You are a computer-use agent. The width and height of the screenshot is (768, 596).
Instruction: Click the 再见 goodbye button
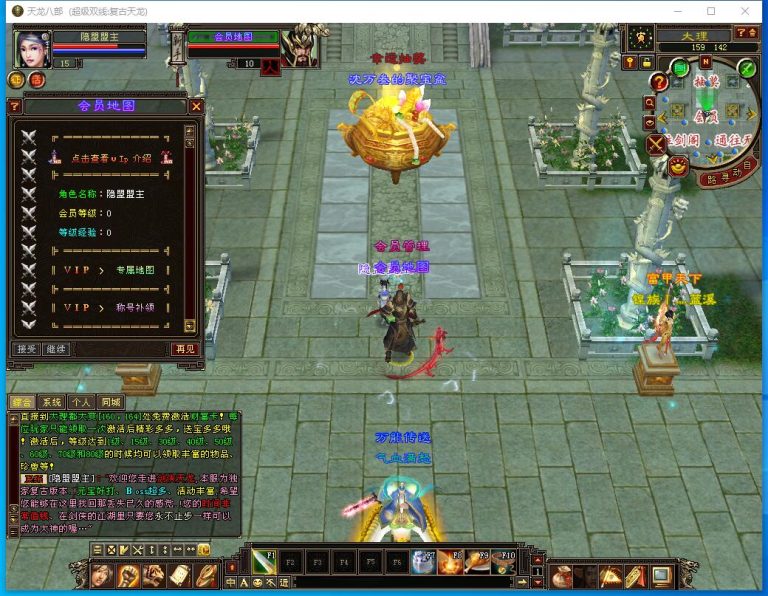coord(185,349)
